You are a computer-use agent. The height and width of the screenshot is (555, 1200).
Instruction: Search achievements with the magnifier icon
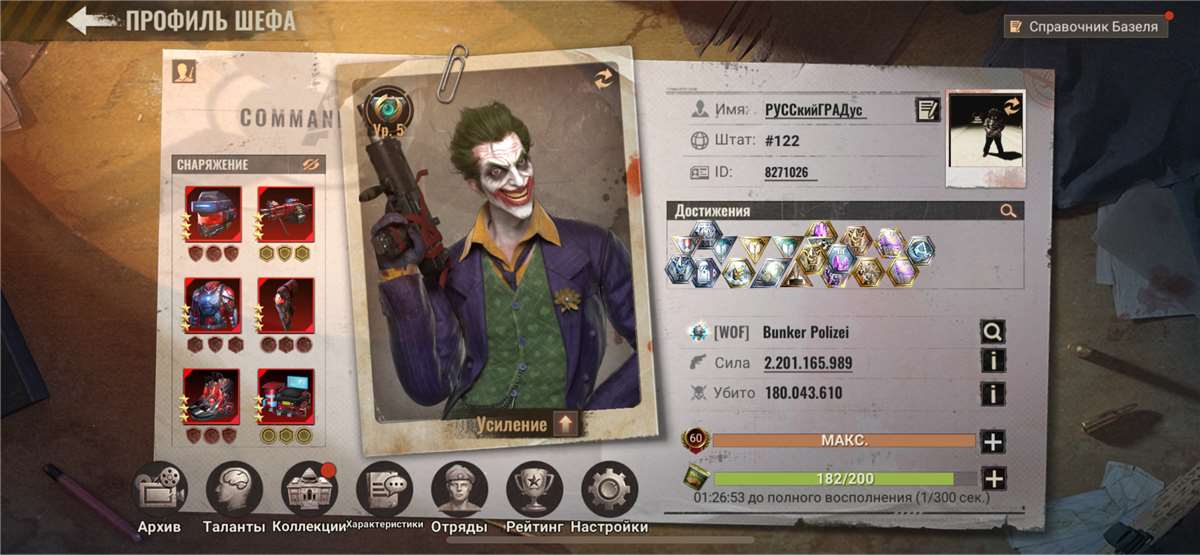tap(1007, 211)
